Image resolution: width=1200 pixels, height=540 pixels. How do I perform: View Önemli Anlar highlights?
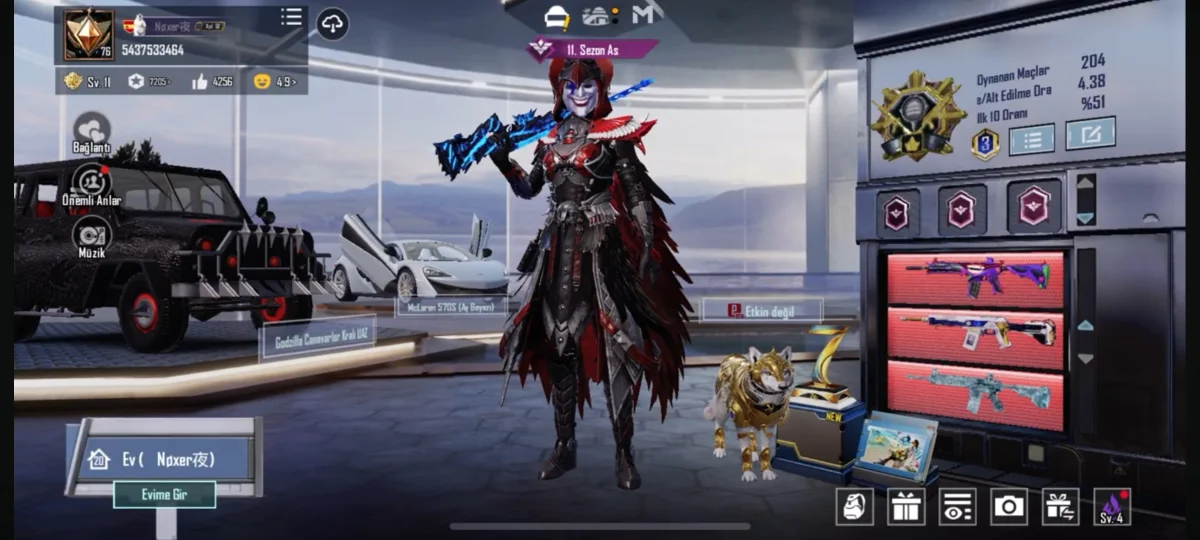tap(92, 184)
